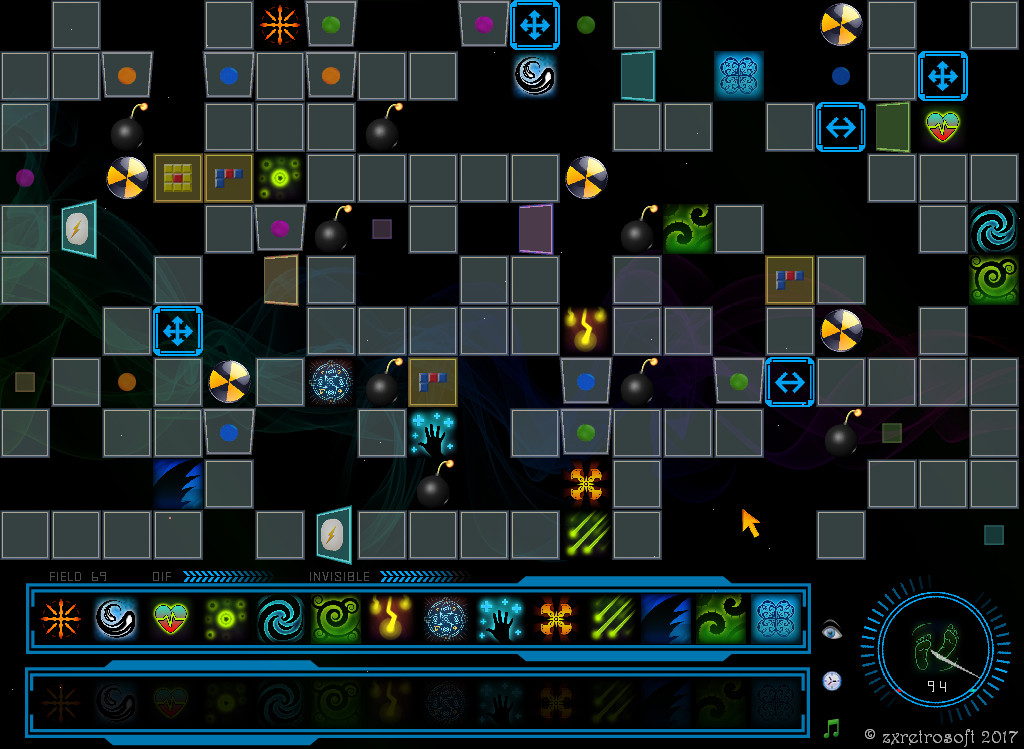Select the yellow grid tile with red center
This screenshot has width=1024, height=749.
178,178
